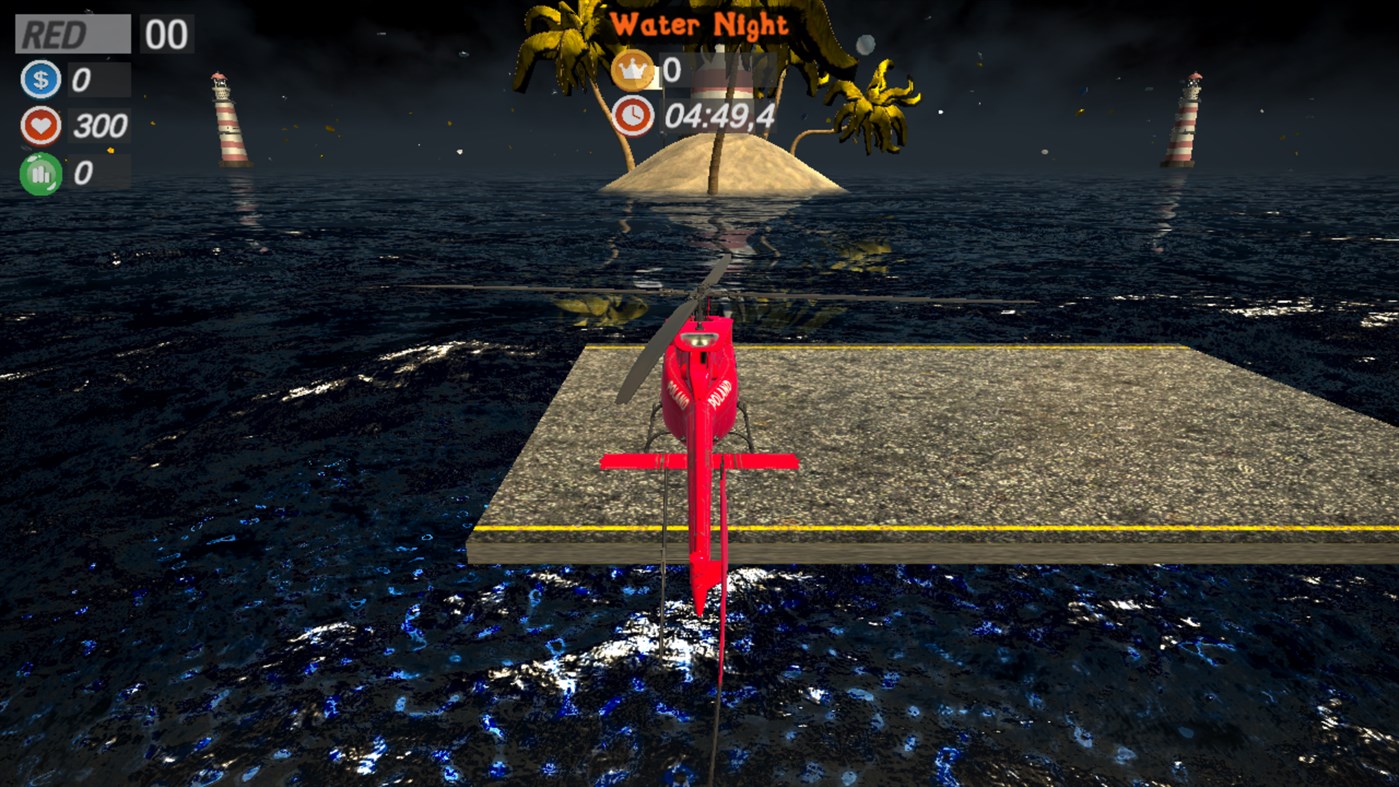Image resolution: width=1399 pixels, height=787 pixels.
Task: Click the moon in the sky
Action: (866, 44)
